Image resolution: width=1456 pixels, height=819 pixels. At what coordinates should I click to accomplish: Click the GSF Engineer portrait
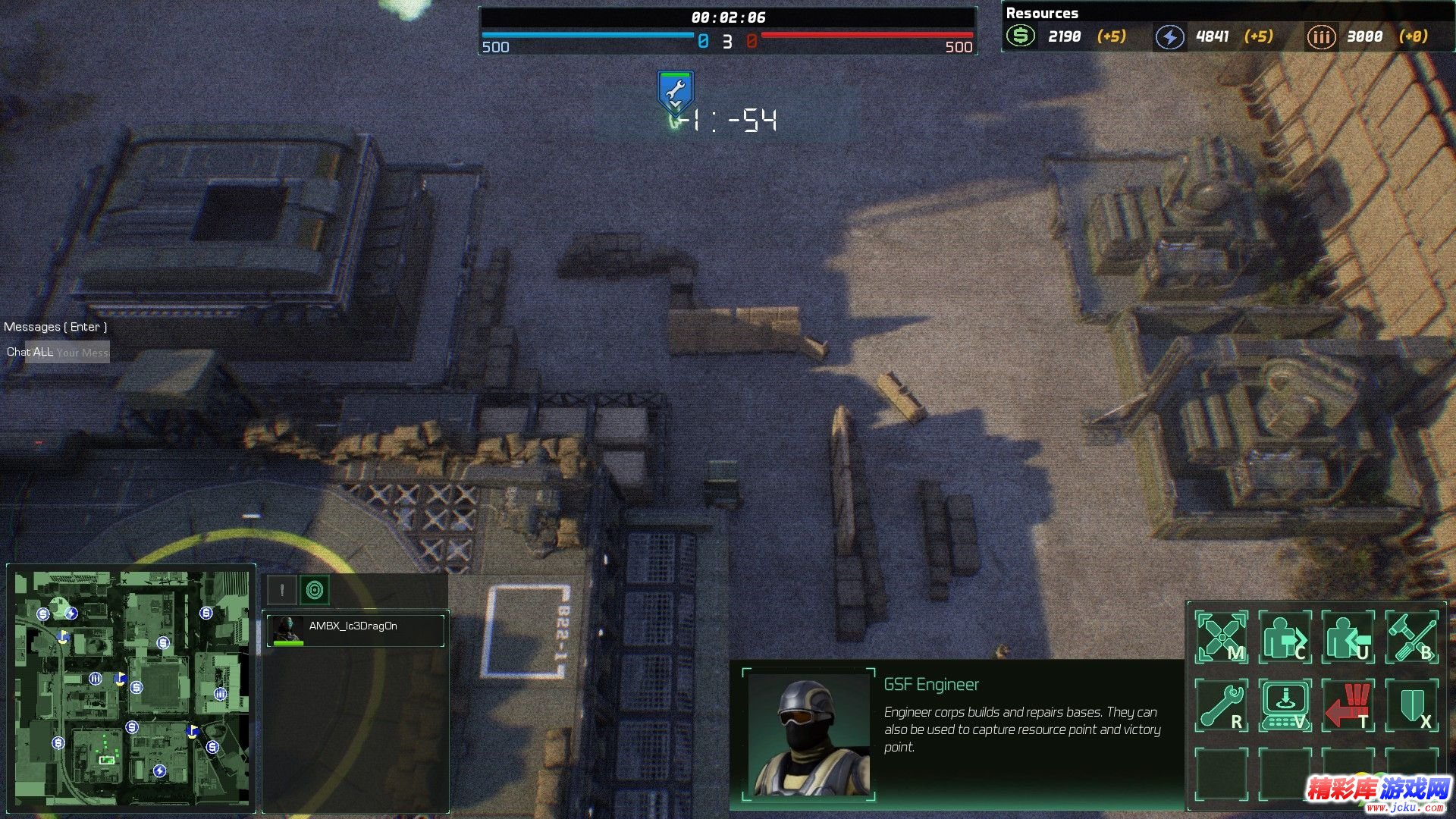(808, 734)
